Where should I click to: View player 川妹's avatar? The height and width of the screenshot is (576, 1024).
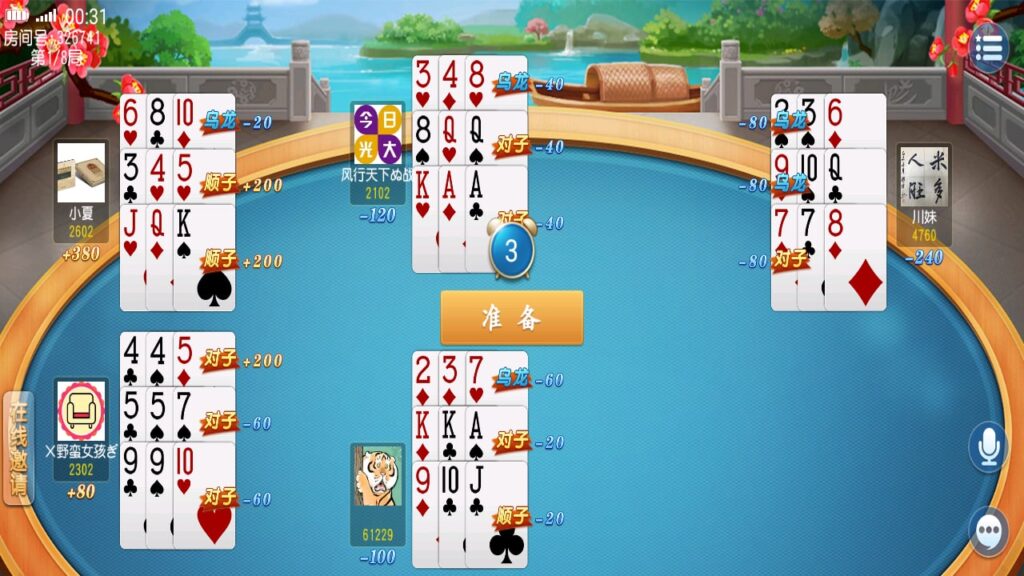[924, 176]
